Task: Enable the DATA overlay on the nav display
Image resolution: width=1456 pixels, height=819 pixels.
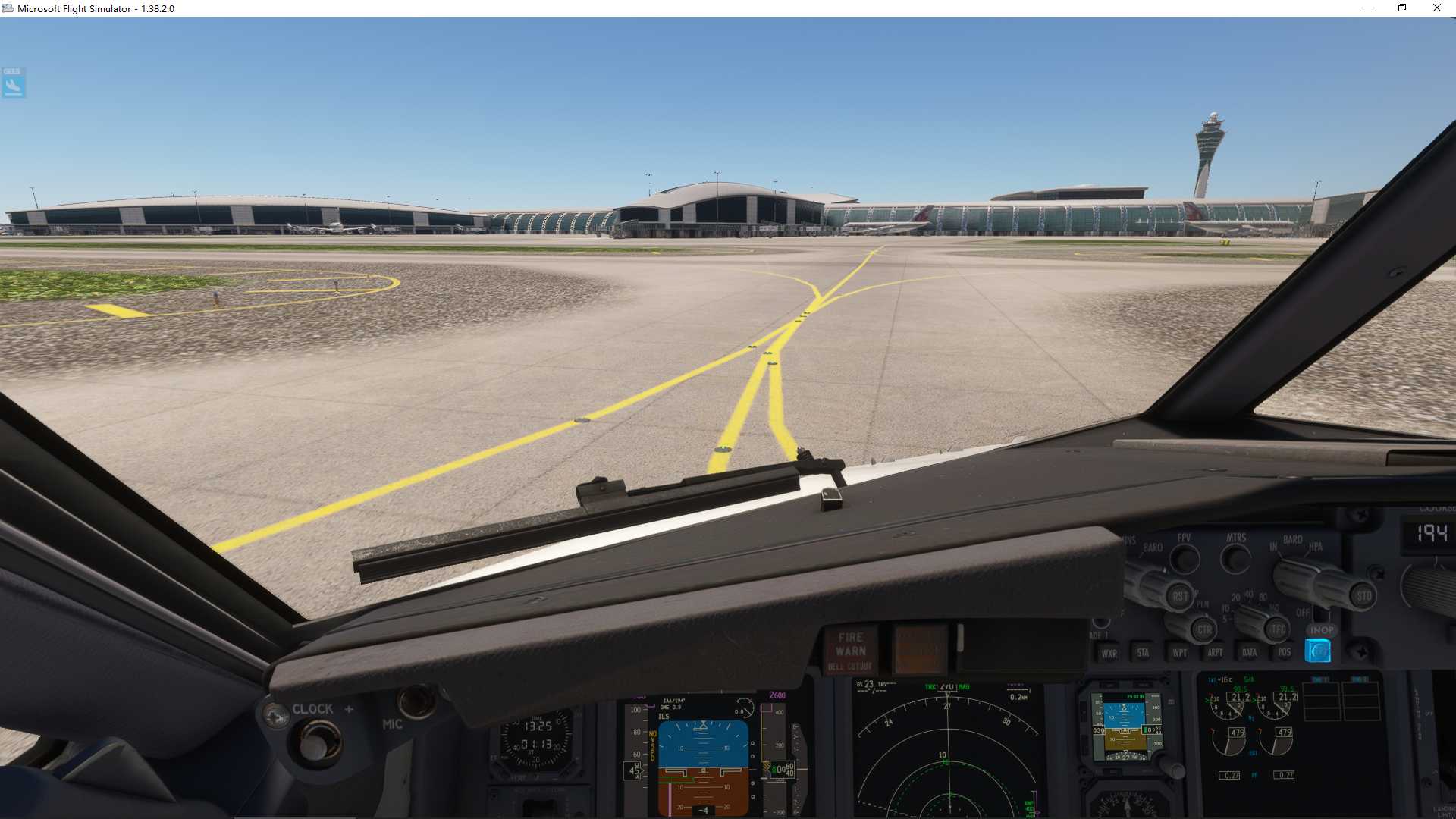Action: pos(1250,652)
